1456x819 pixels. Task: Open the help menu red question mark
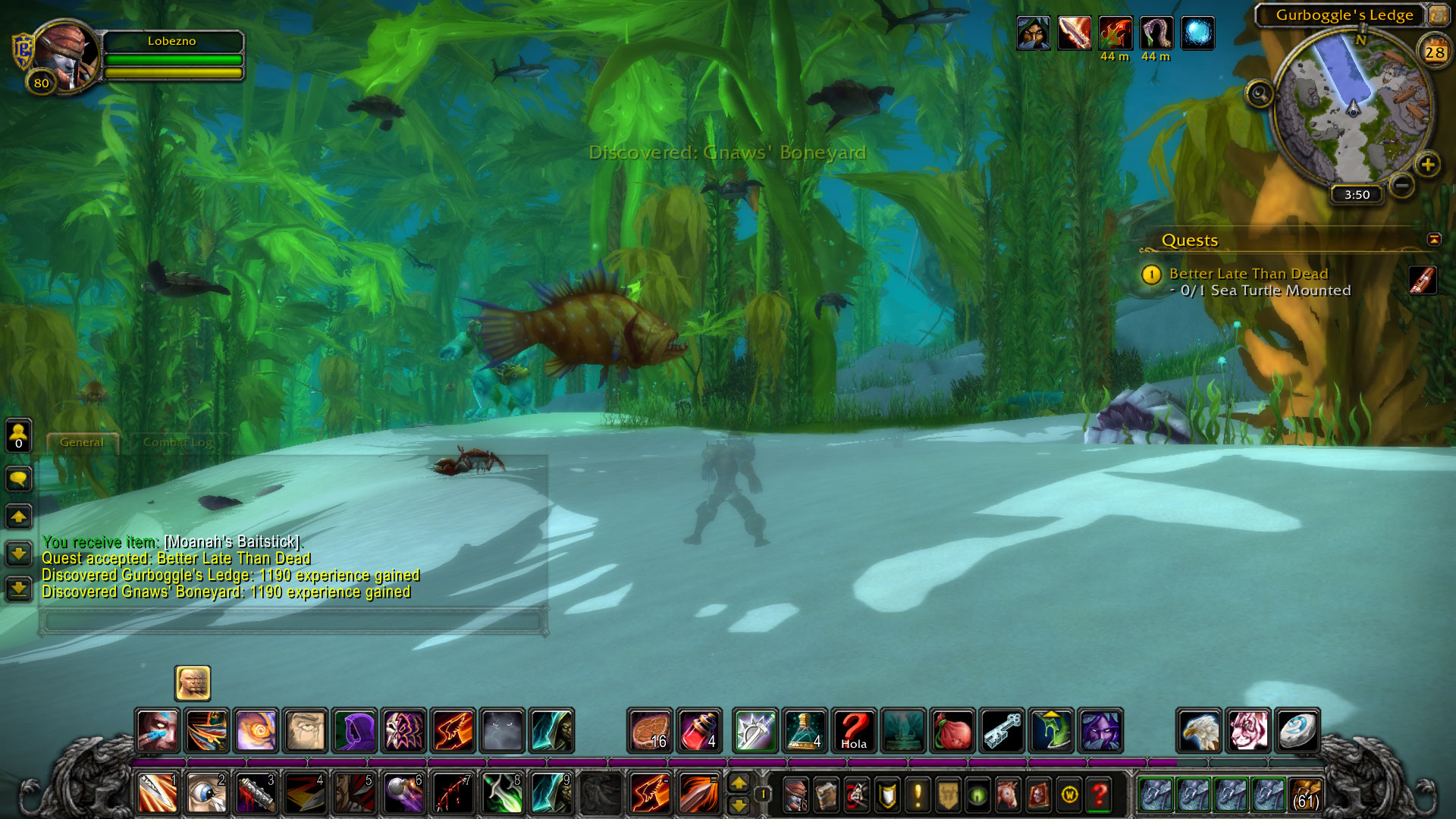1099,794
